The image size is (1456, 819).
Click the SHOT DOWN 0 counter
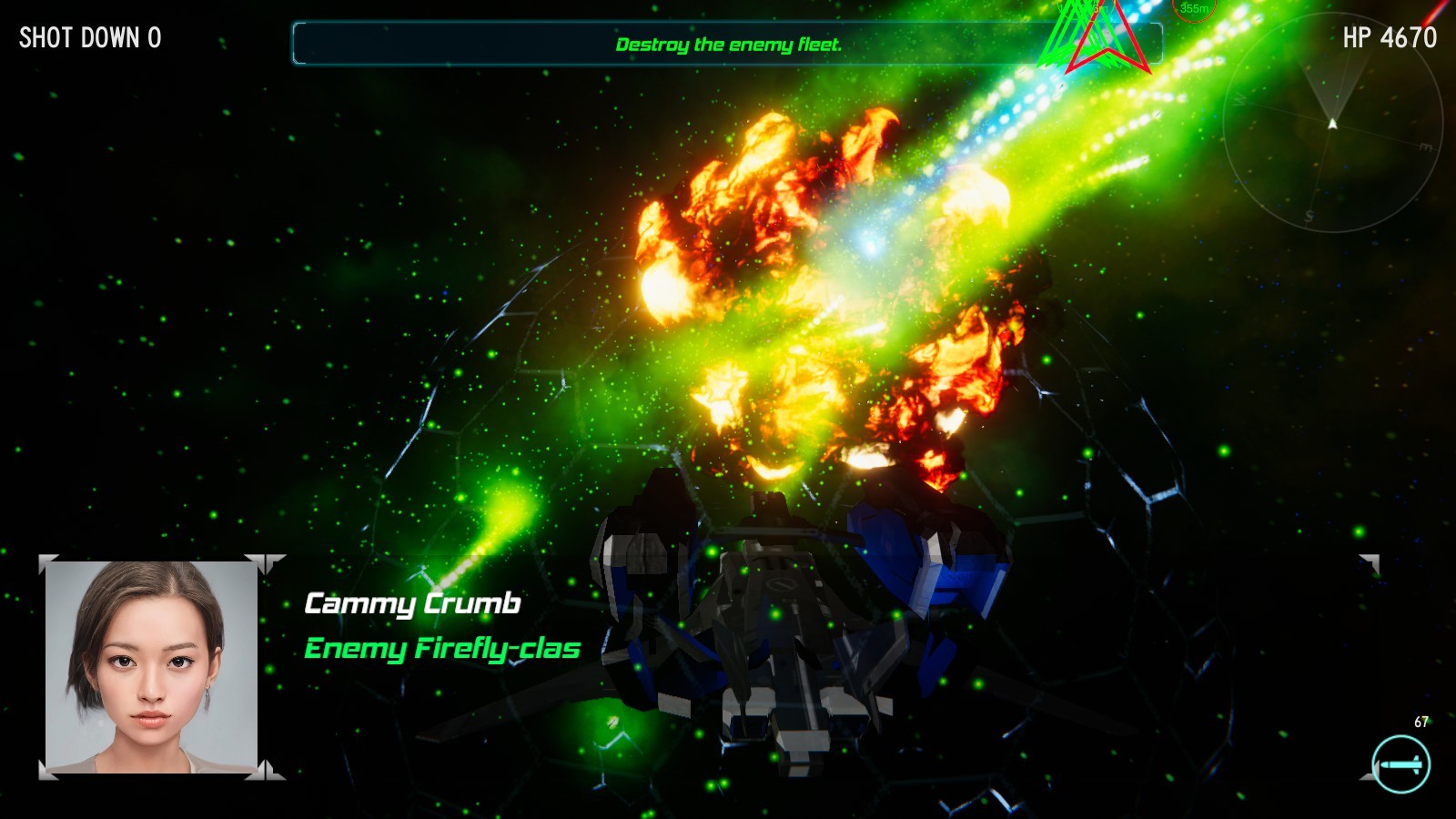88,40
